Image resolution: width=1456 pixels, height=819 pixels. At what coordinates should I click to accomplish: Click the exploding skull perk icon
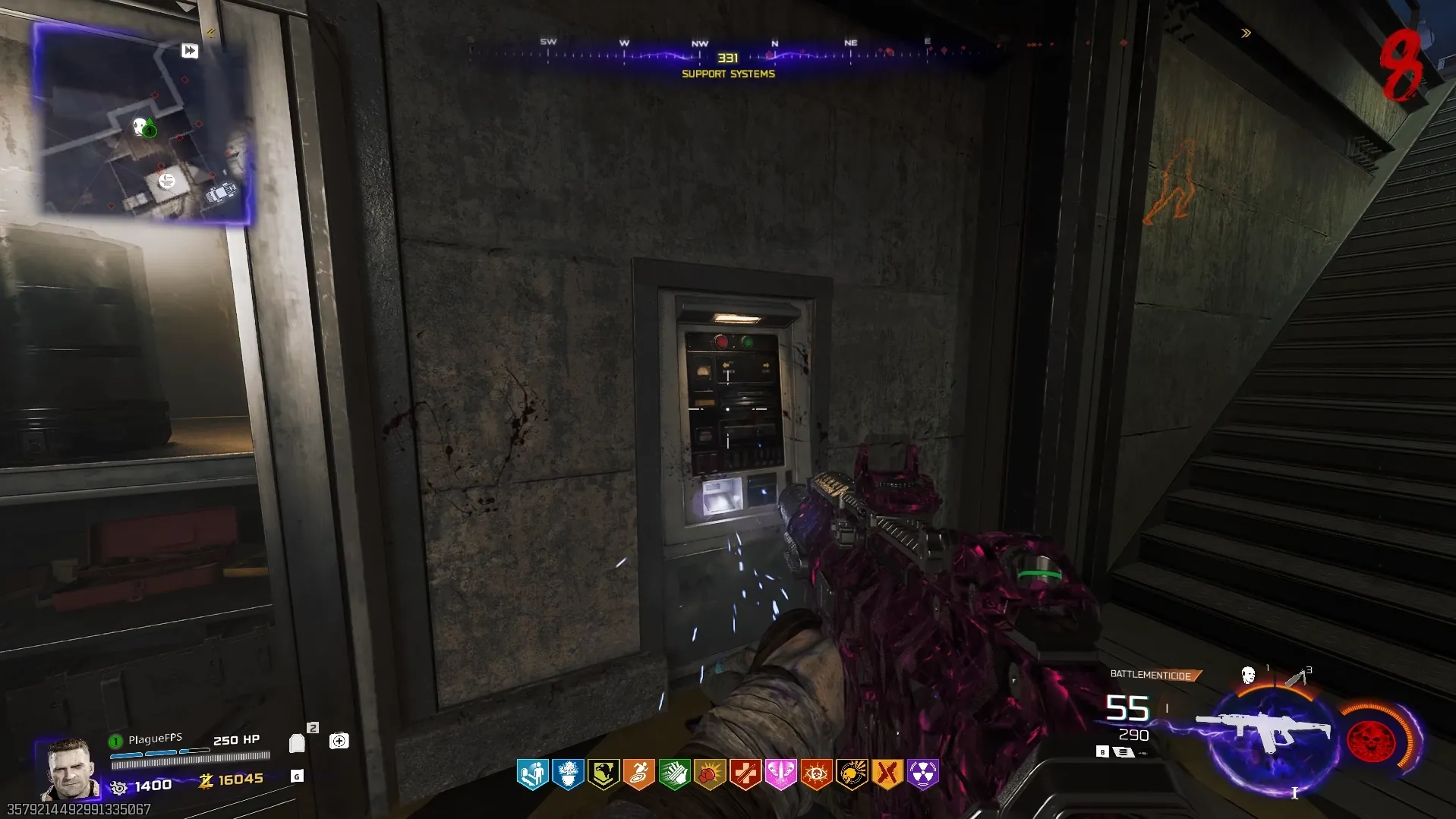point(852,774)
